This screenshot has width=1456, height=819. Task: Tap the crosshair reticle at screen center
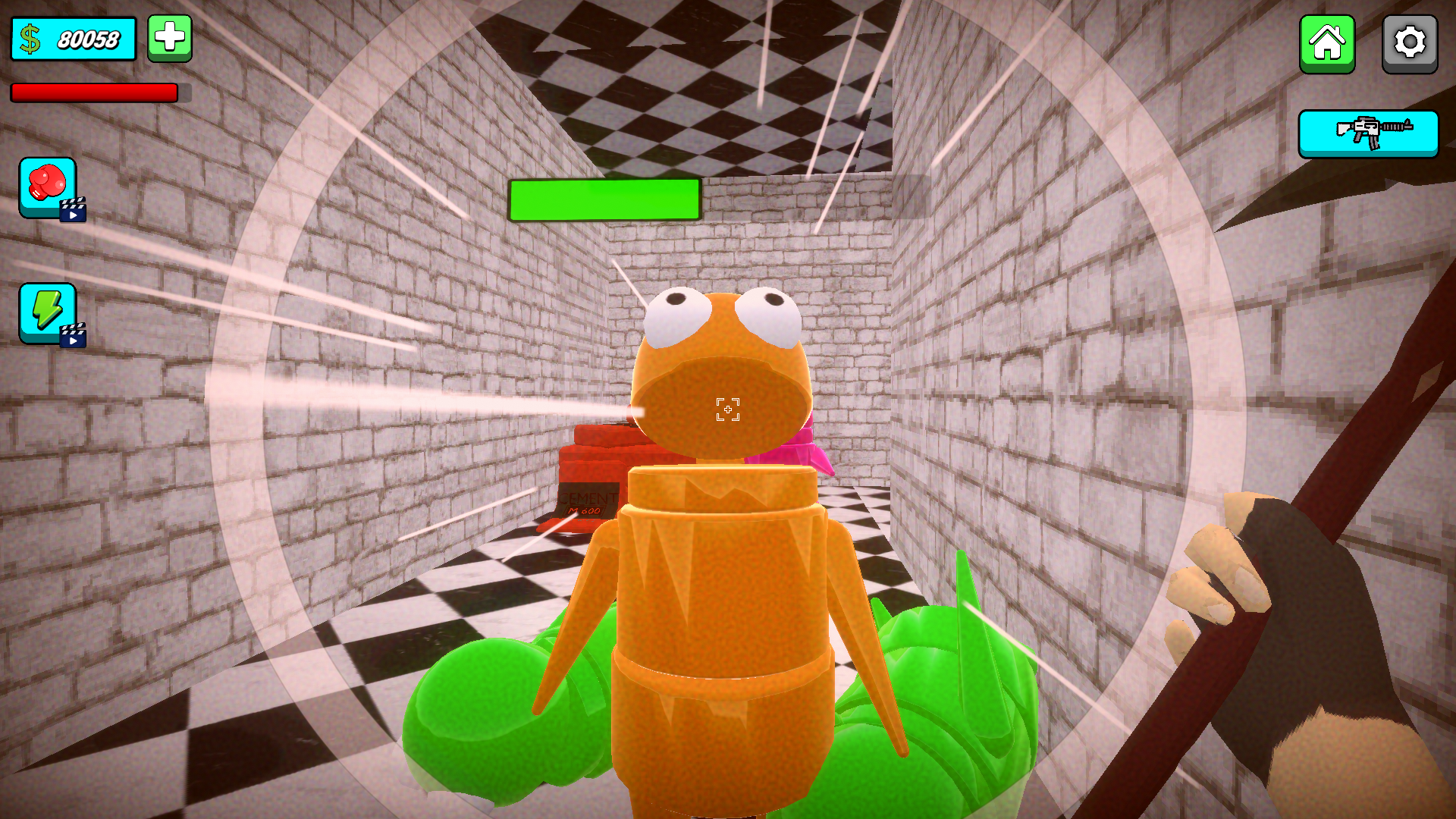click(x=727, y=409)
